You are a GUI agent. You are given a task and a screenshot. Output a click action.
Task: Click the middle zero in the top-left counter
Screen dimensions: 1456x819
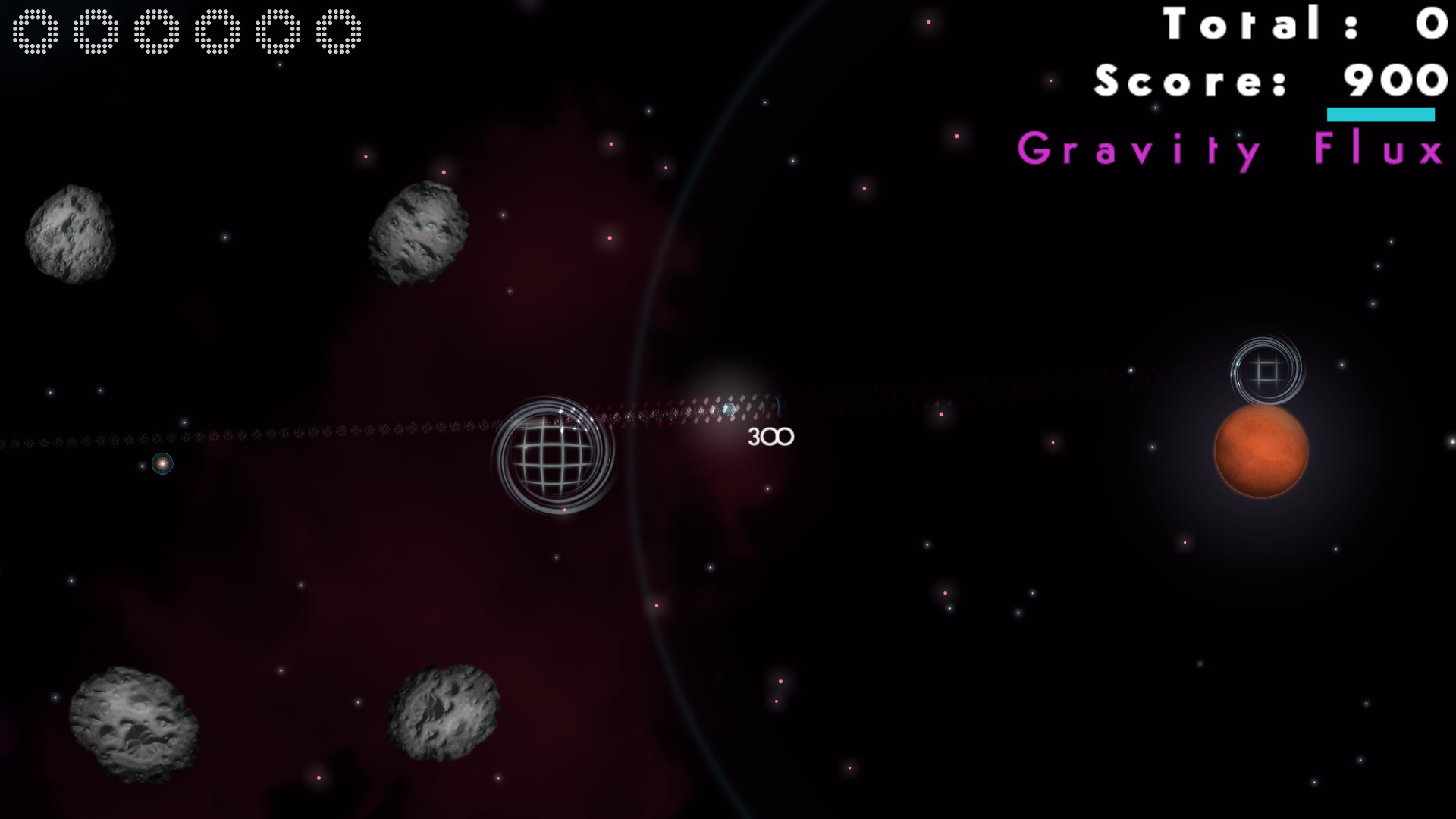[x=155, y=32]
